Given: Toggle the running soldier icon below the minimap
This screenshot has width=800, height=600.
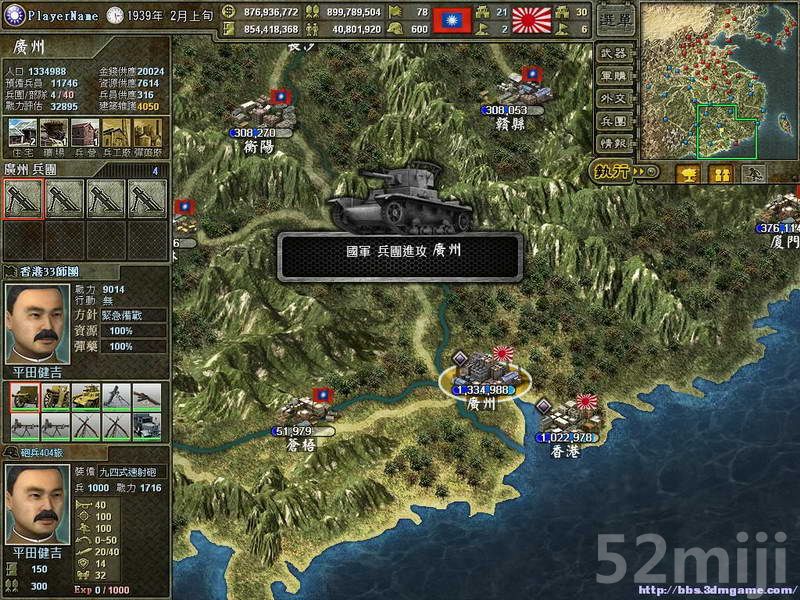Looking at the screenshot, I should point(755,174).
